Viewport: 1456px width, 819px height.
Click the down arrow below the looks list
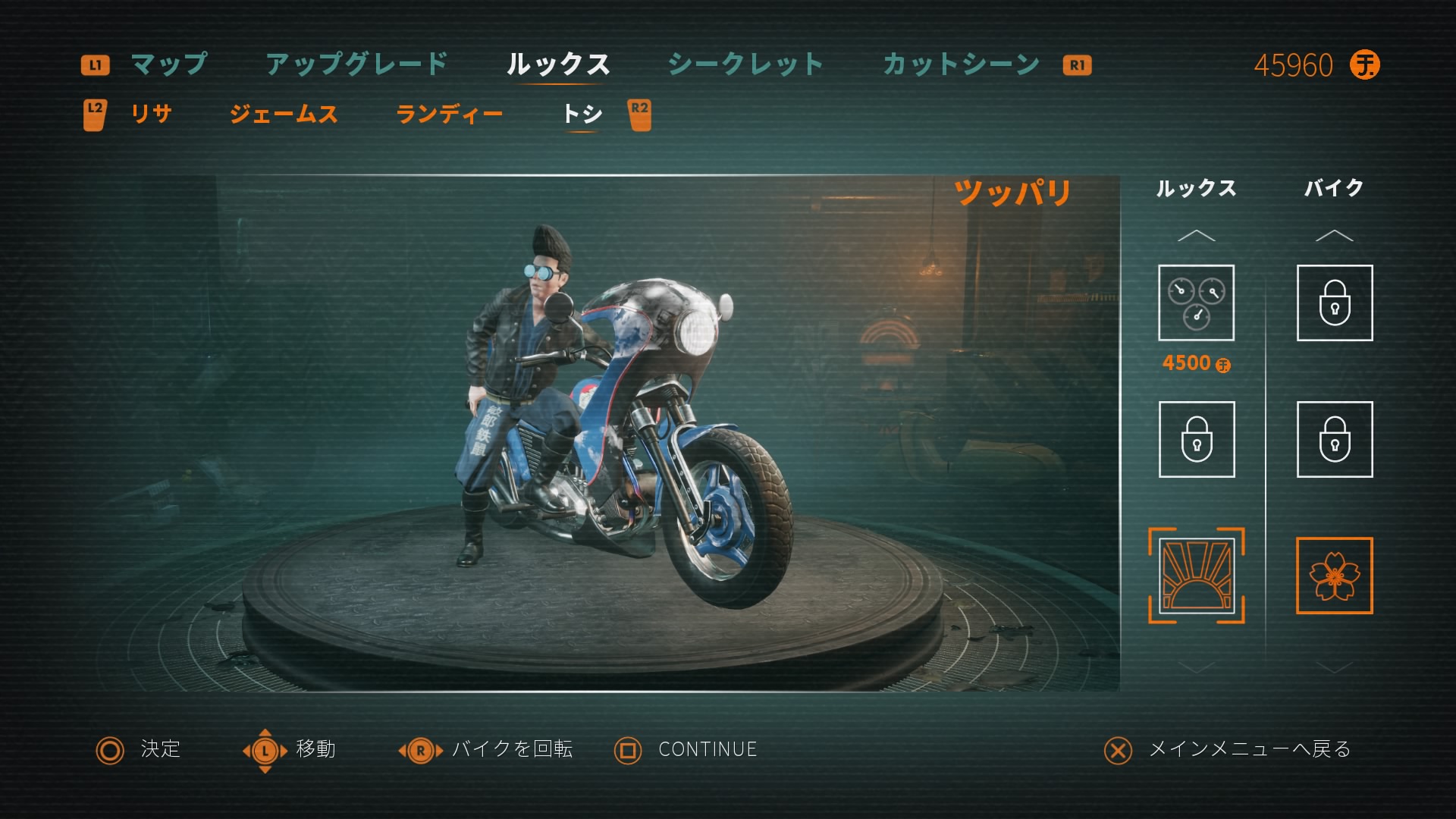click(1196, 667)
